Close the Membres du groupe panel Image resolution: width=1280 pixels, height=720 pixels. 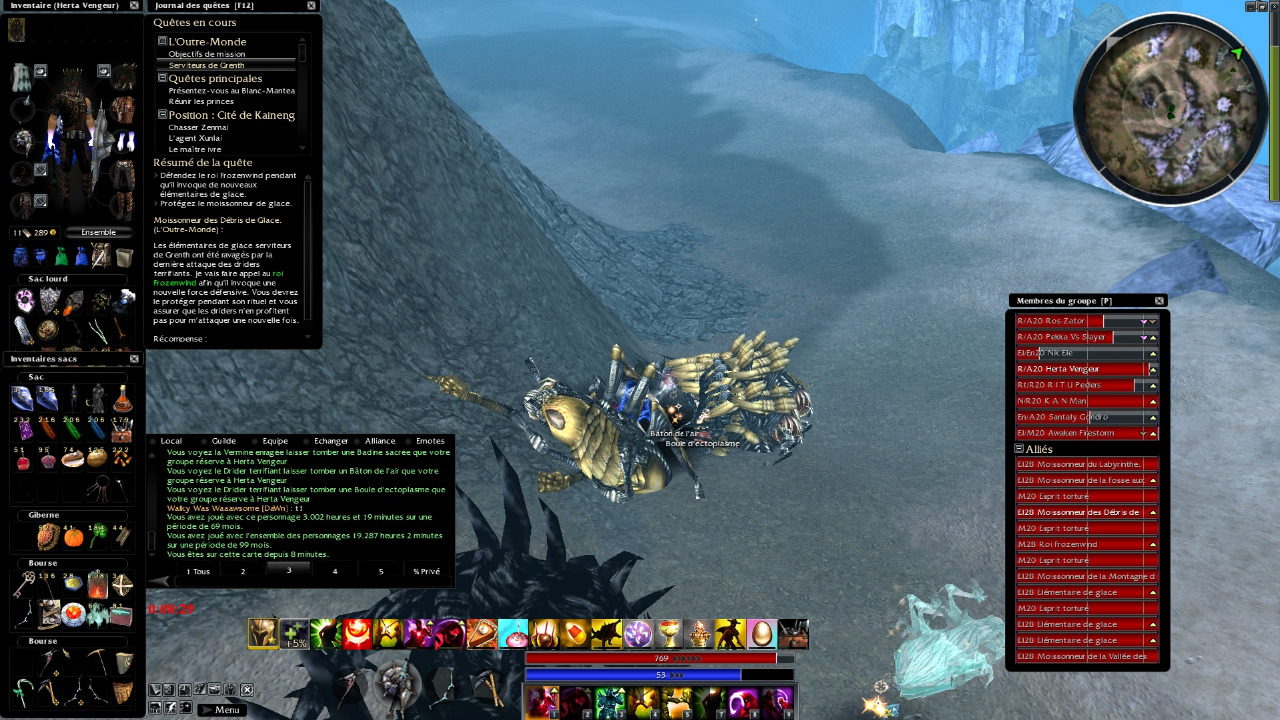(x=1159, y=300)
